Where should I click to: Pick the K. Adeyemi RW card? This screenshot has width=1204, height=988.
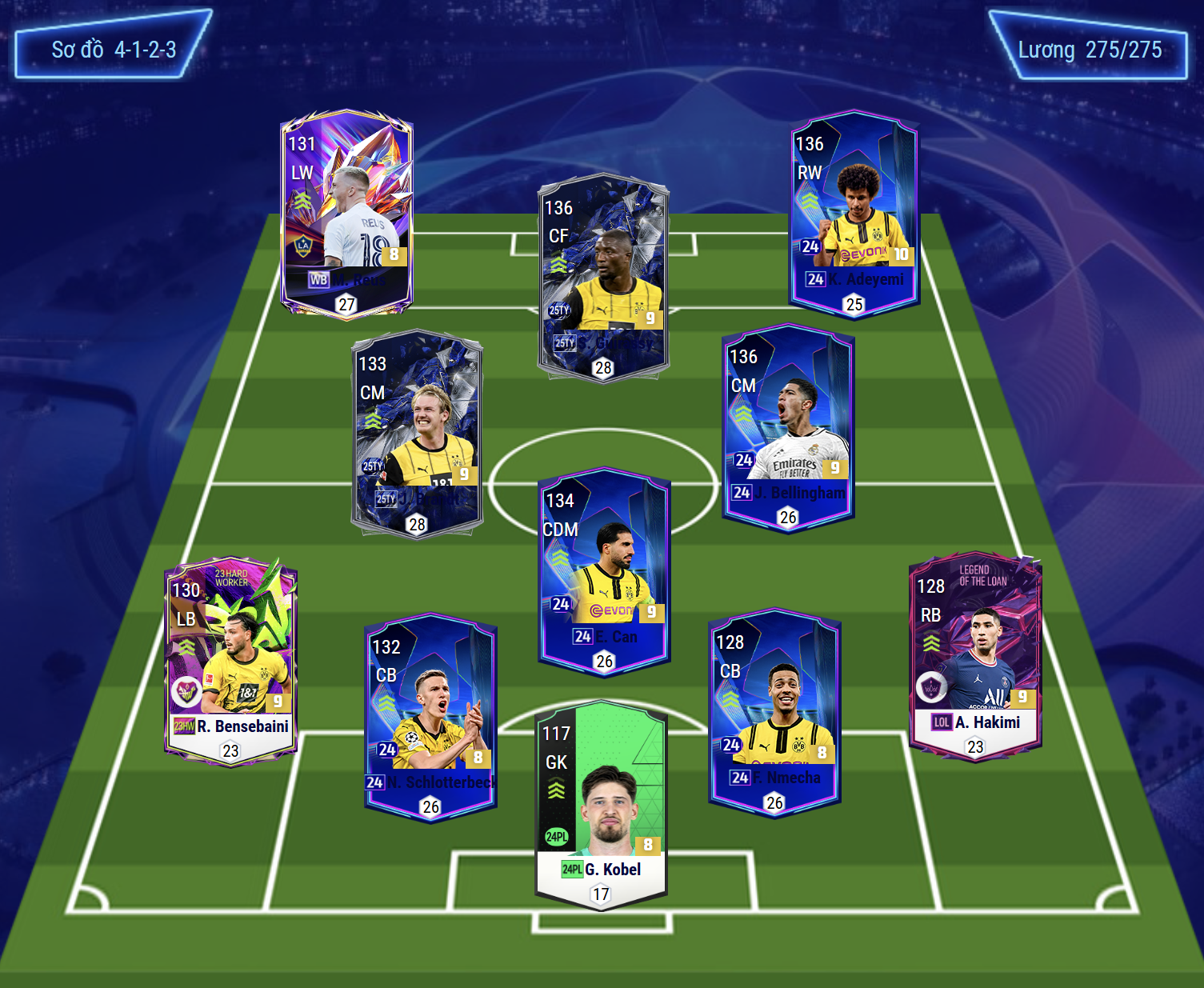[x=854, y=214]
